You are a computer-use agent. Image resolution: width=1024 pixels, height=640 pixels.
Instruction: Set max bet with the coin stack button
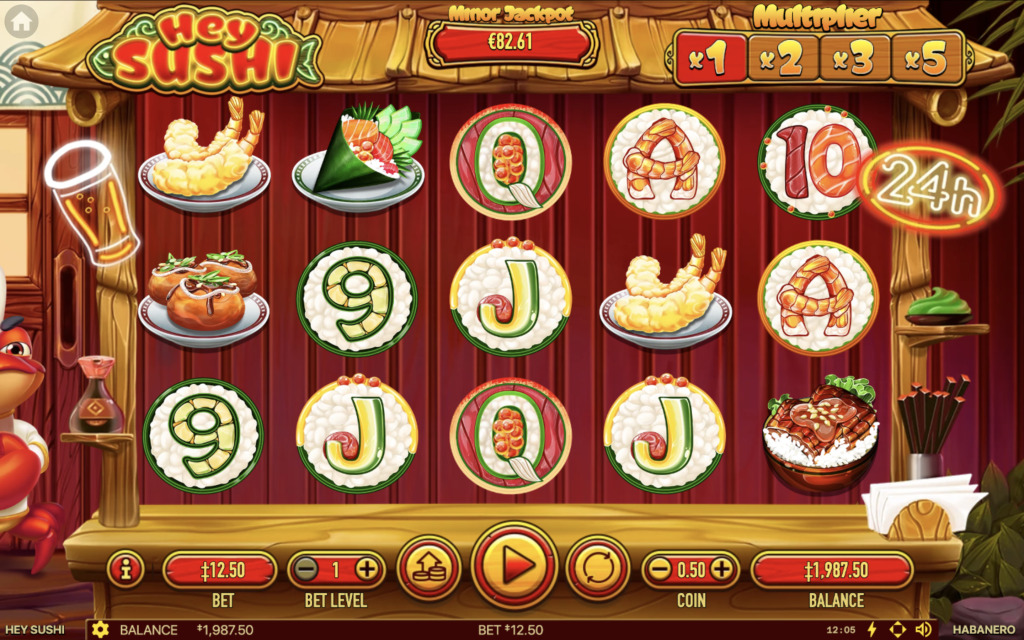point(430,568)
